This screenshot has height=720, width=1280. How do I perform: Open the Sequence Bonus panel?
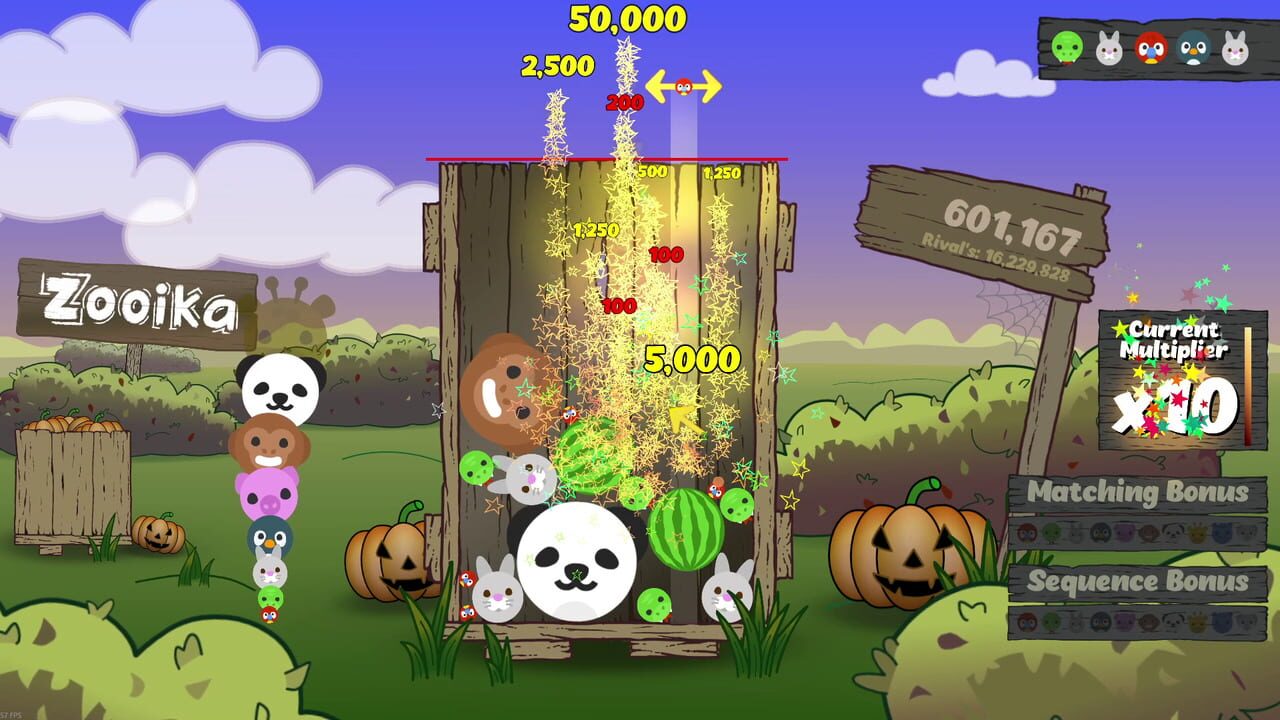pyautogui.click(x=1137, y=581)
